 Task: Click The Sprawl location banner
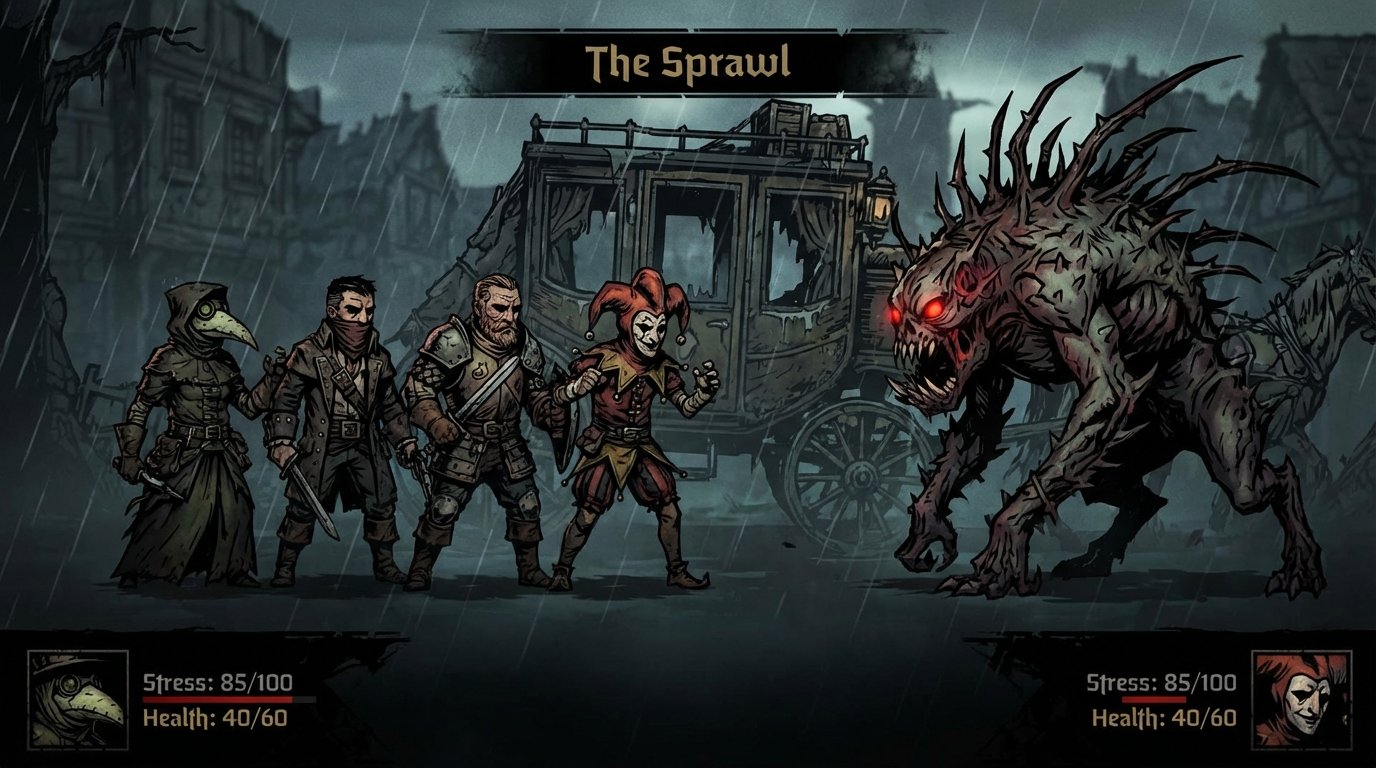coord(688,62)
